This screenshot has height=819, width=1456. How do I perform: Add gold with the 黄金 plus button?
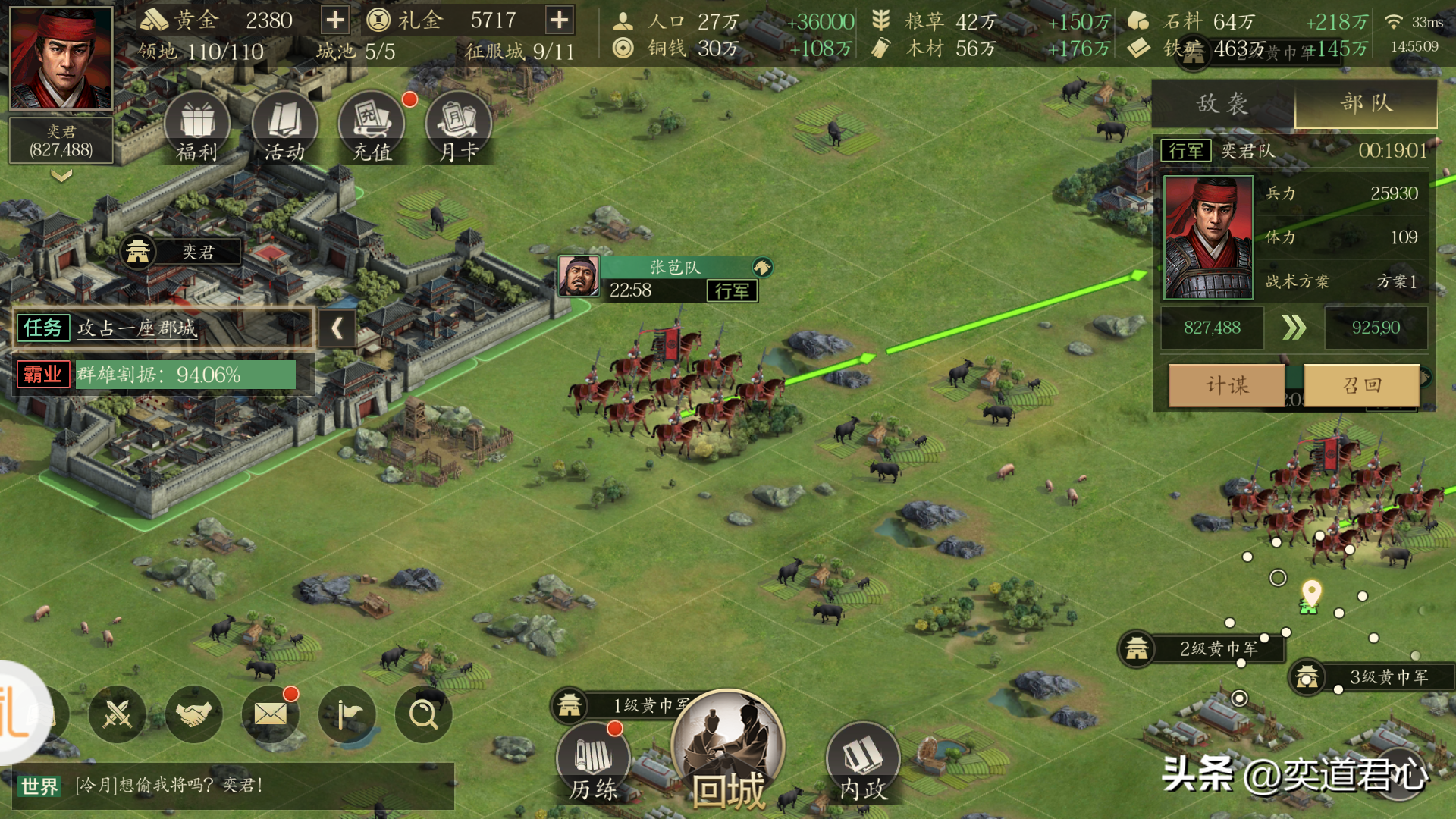pos(334,20)
